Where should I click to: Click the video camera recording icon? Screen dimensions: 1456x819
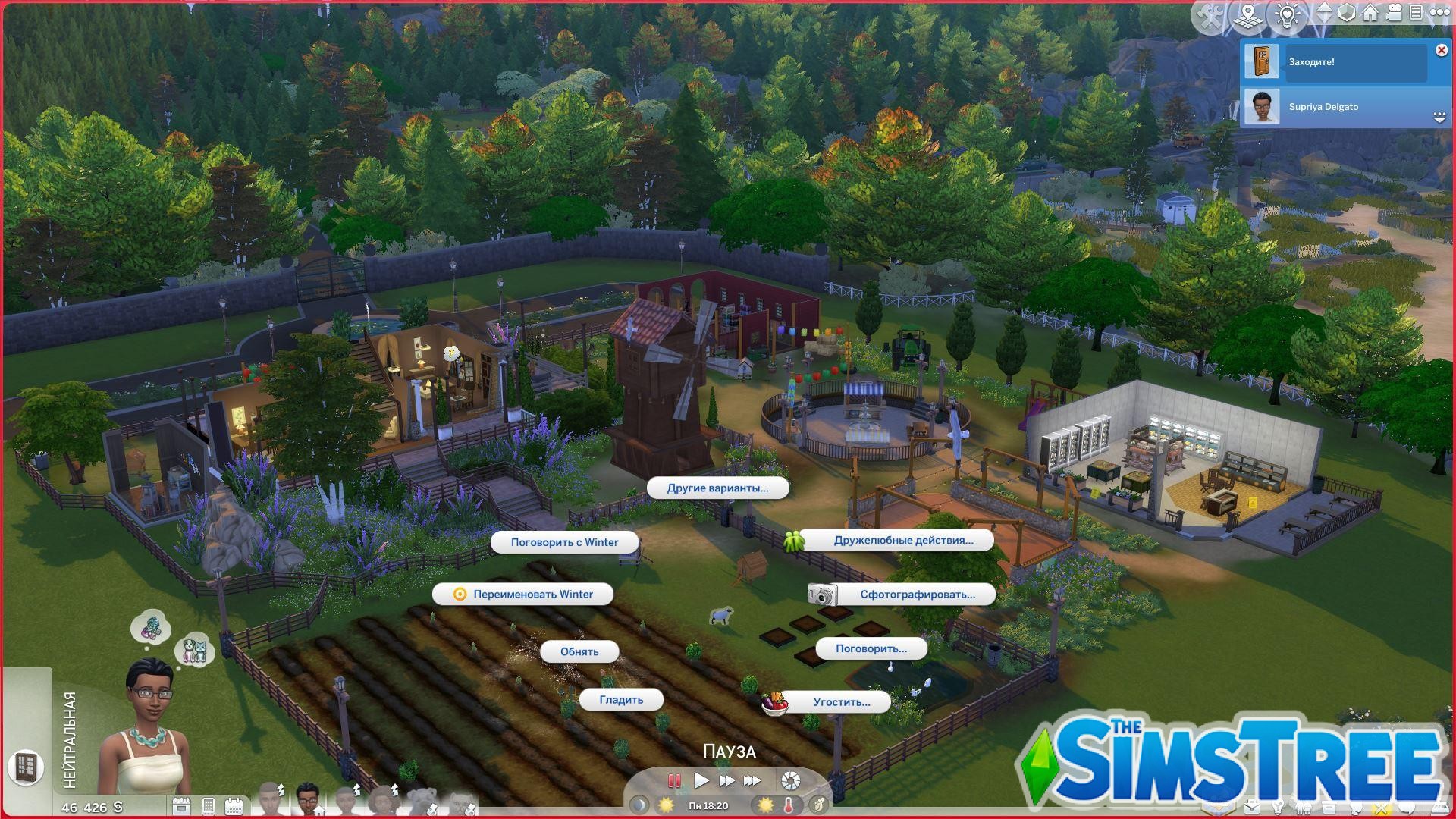pos(1393,14)
